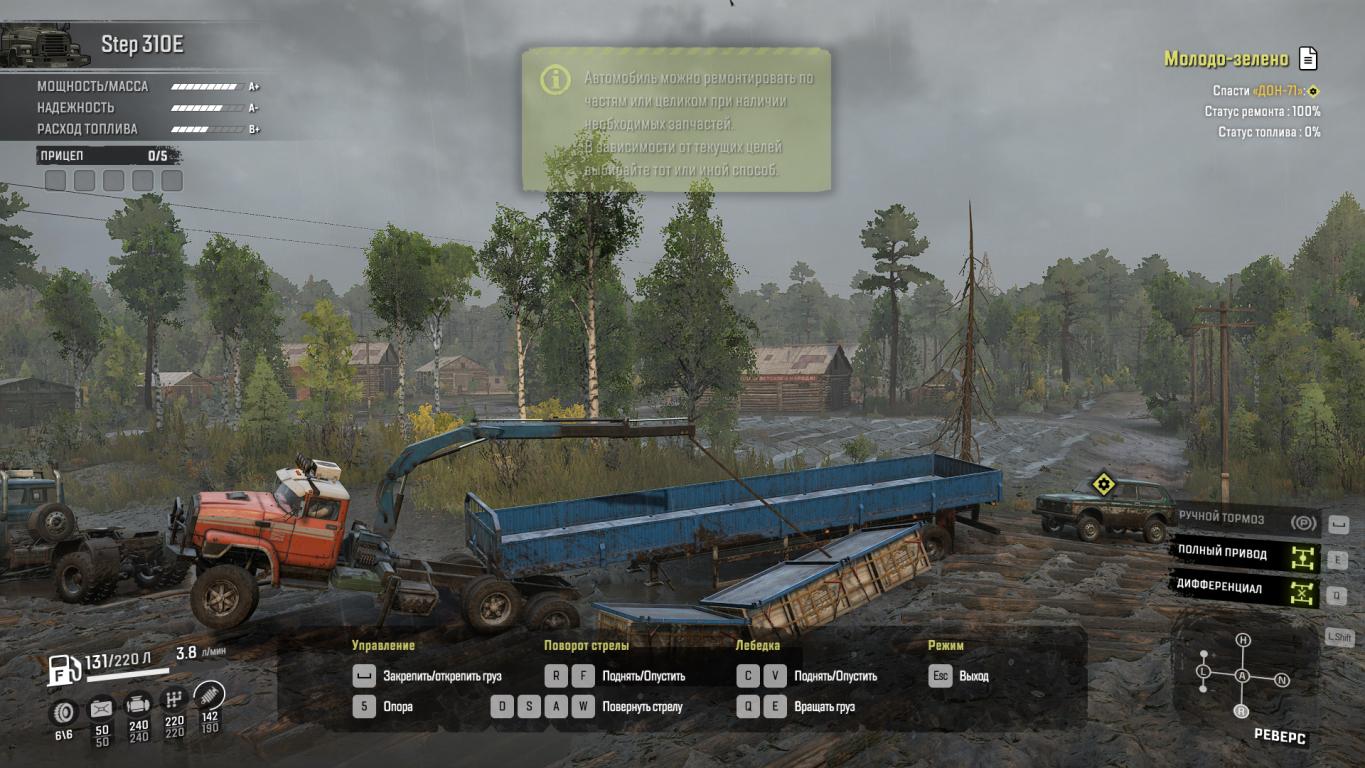The height and width of the screenshot is (768, 1365).
Task: Click the engine damage status icon
Action: tap(138, 705)
